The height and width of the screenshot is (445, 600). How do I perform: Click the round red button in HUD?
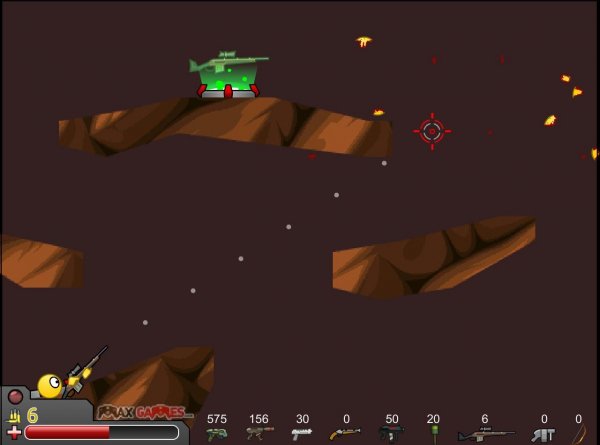[x=15, y=396]
